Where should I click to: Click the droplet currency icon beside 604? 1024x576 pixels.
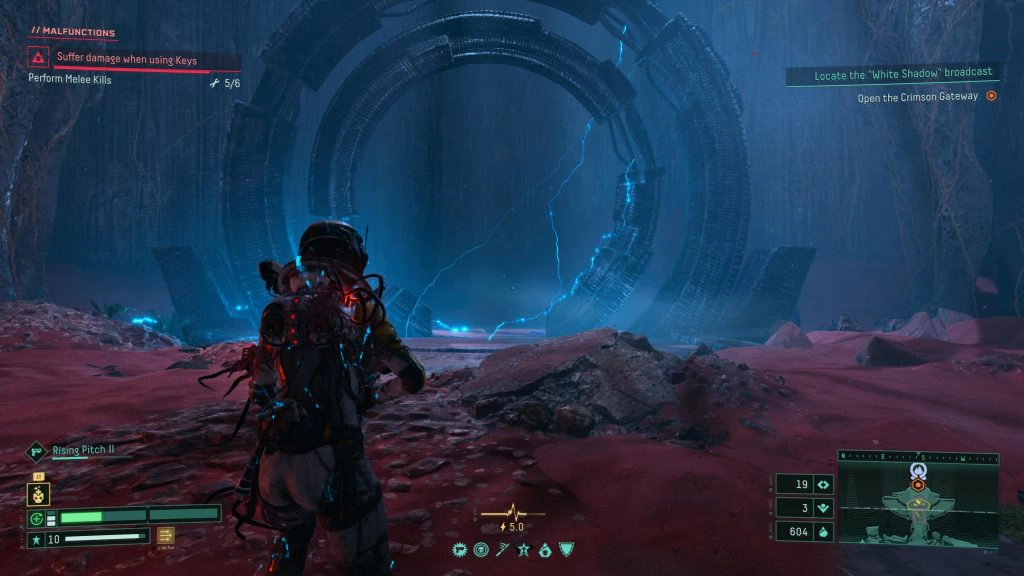coord(823,533)
